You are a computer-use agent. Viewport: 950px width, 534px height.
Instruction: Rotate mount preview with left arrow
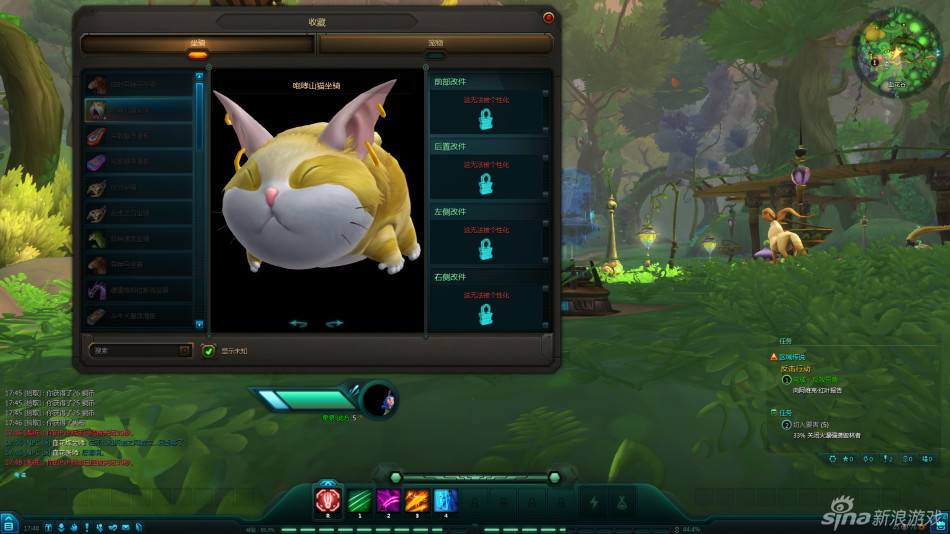coord(297,323)
